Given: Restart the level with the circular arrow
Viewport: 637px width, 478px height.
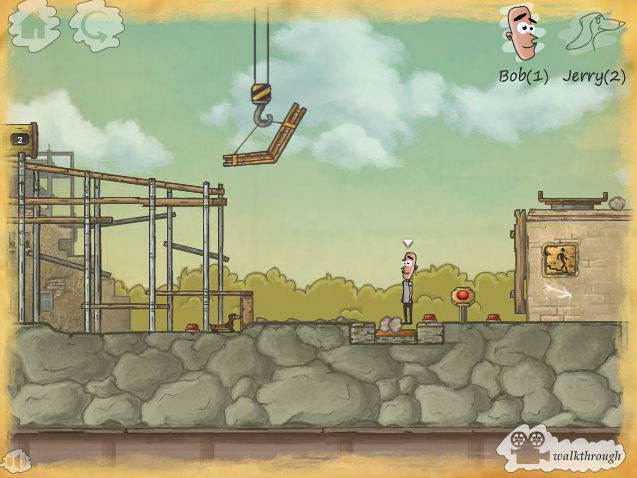Looking at the screenshot, I should point(96,27).
